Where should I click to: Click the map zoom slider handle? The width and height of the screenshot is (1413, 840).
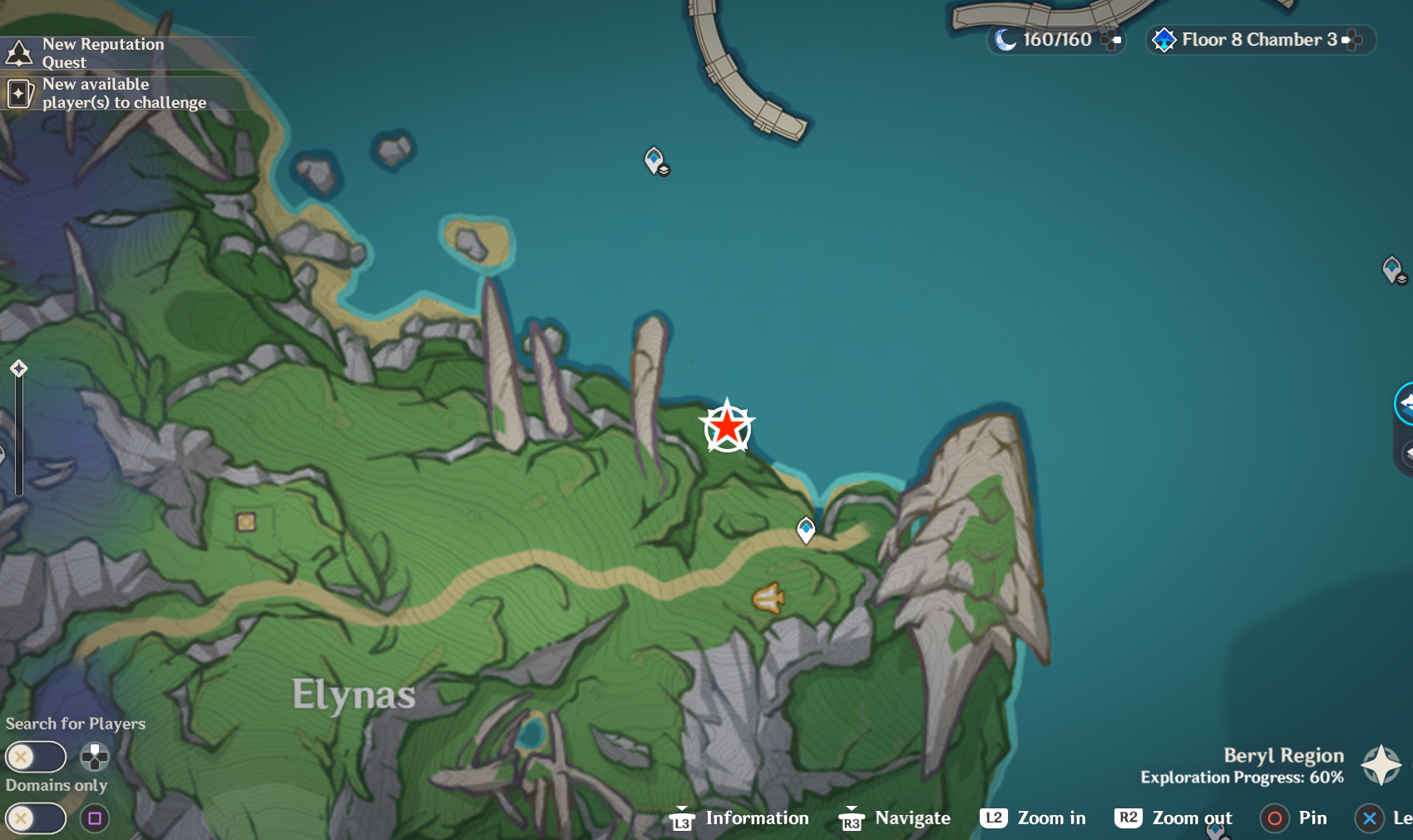pos(19,368)
